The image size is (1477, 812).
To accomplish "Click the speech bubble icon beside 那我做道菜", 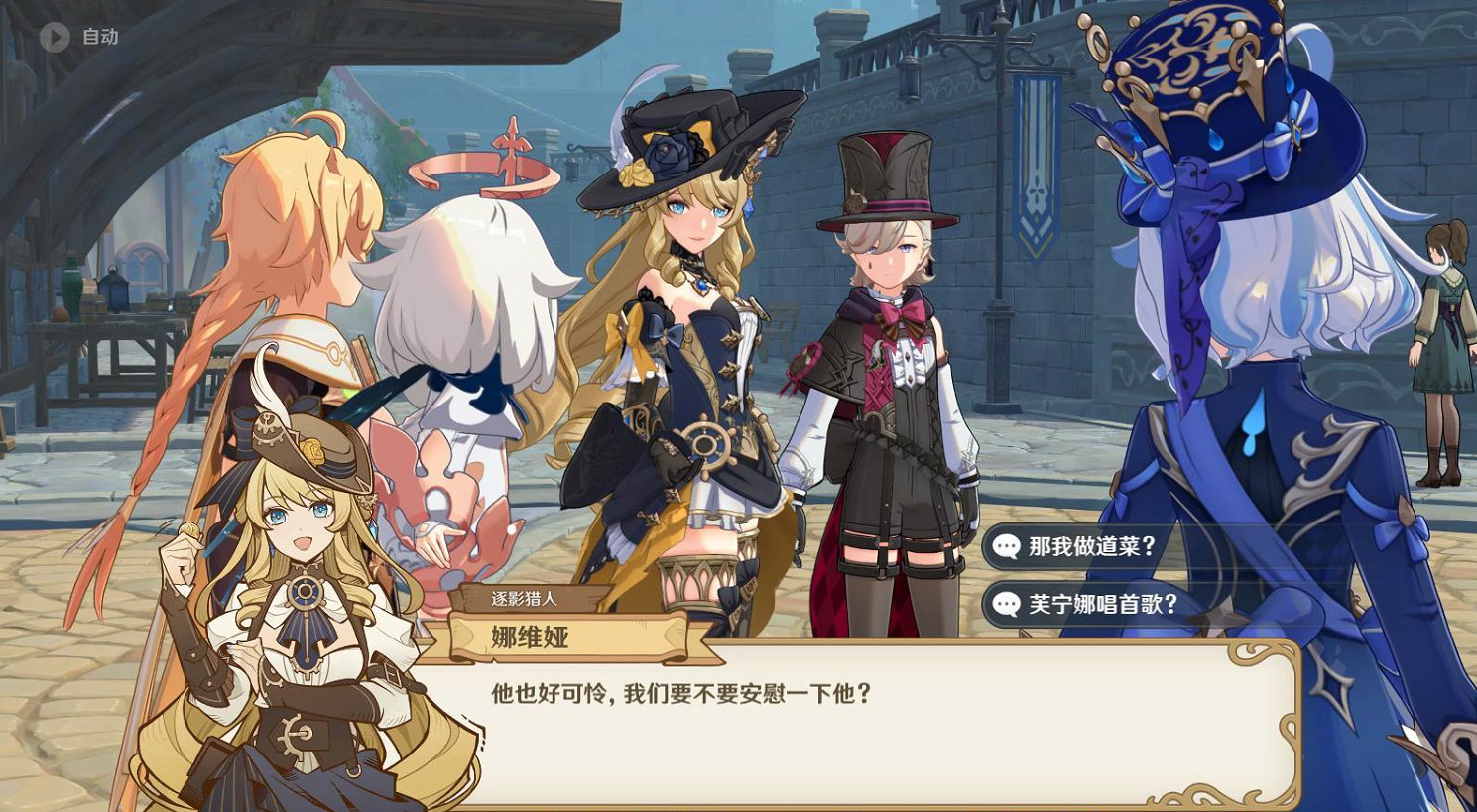I will [x=1008, y=544].
